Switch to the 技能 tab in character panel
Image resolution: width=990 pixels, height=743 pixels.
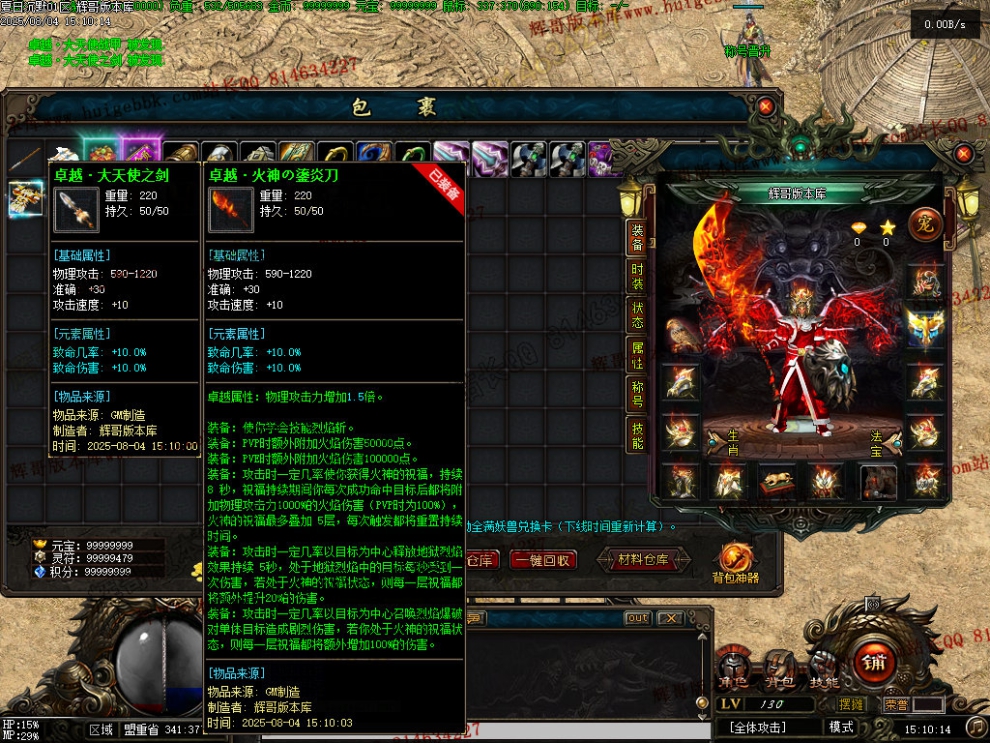click(x=637, y=432)
